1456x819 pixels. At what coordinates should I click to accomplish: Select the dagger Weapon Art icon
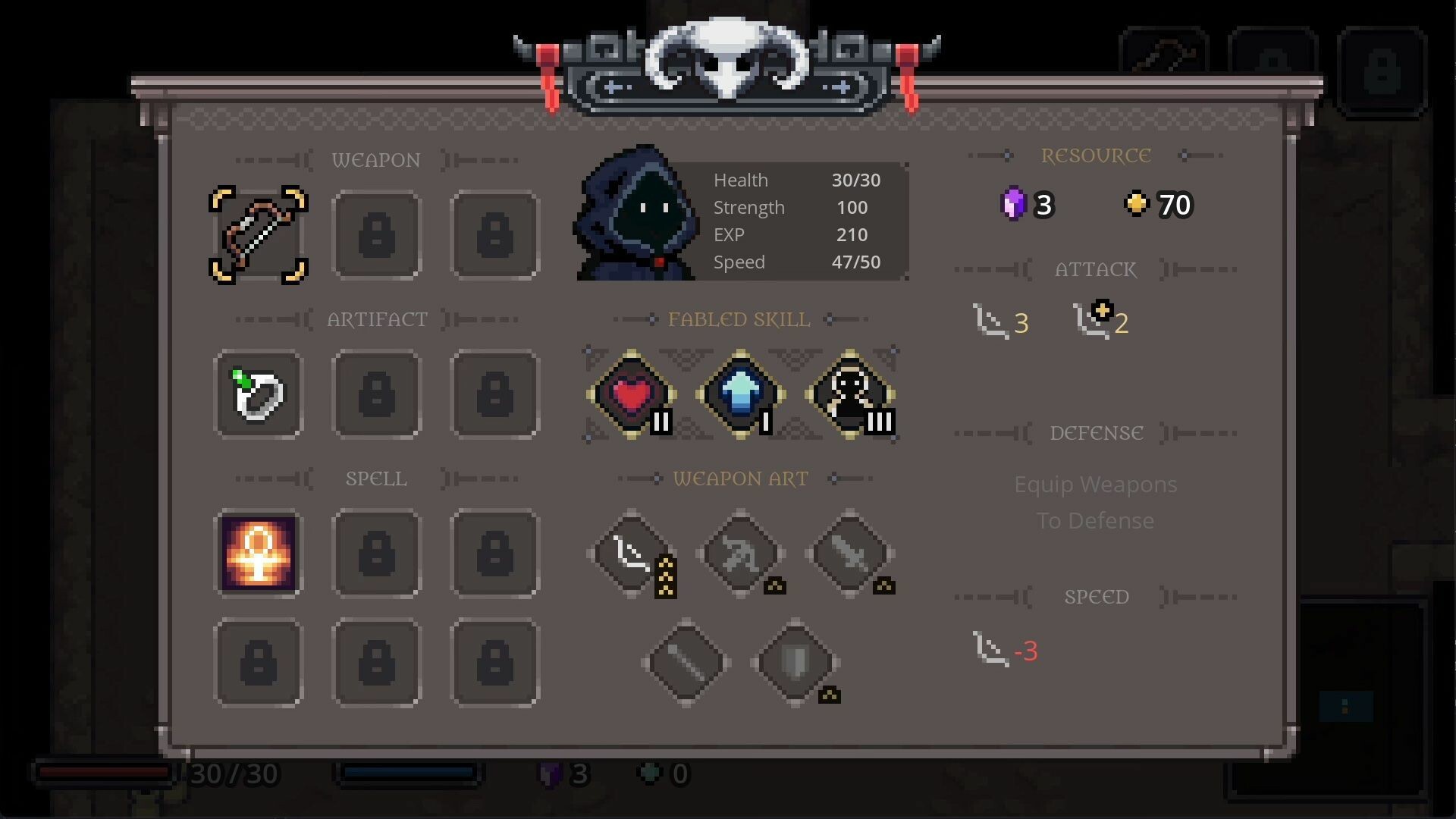point(849,554)
